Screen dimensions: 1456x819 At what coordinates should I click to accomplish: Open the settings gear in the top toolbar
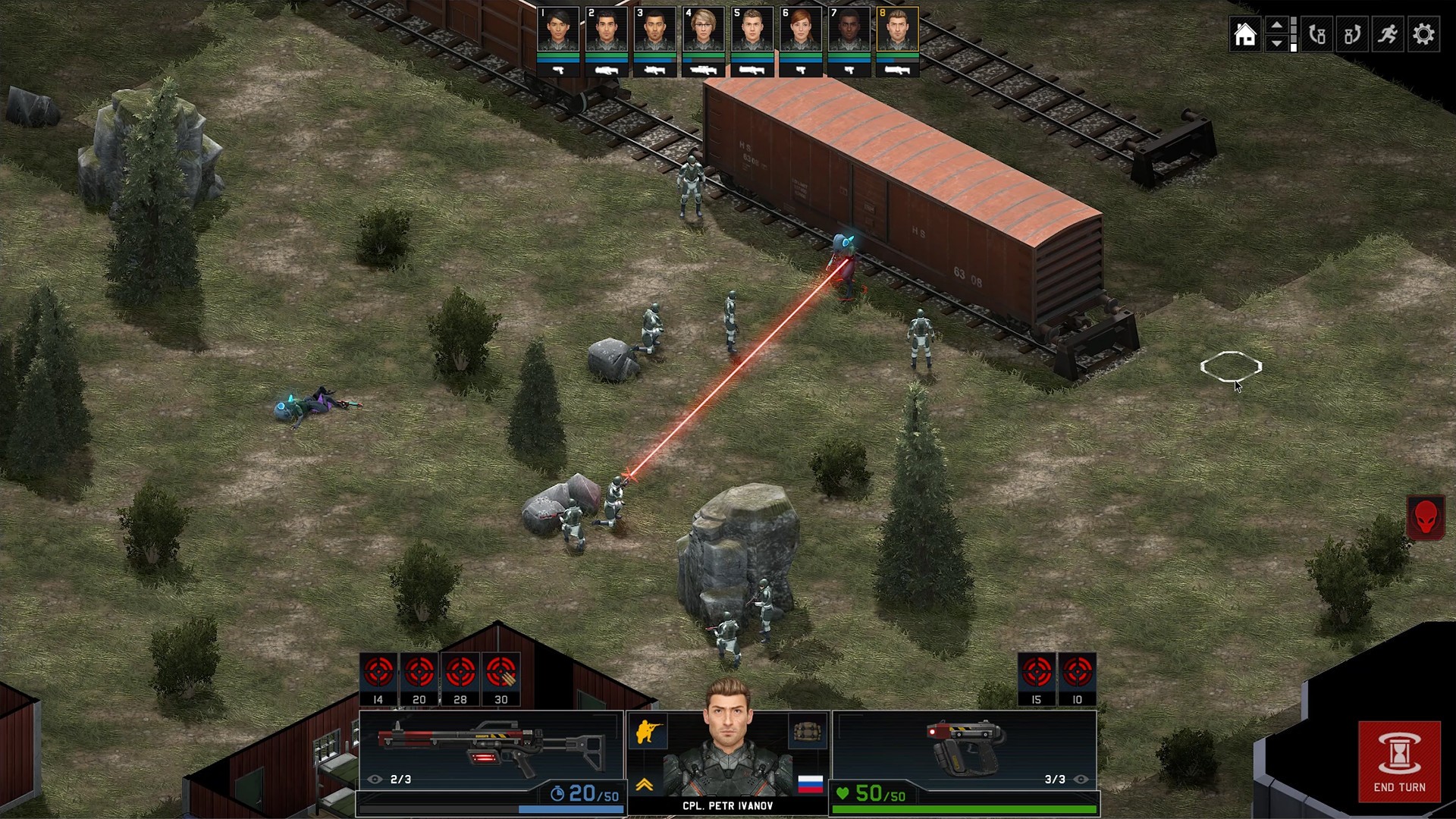tap(1424, 34)
